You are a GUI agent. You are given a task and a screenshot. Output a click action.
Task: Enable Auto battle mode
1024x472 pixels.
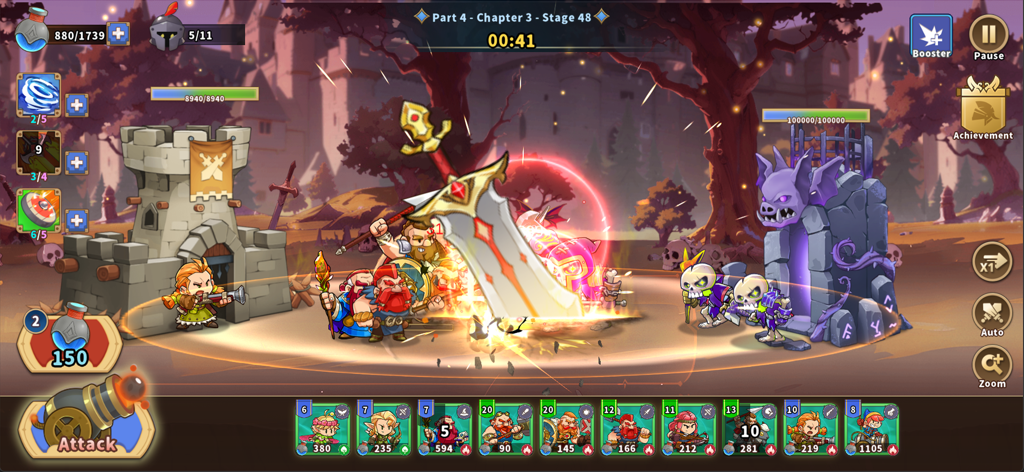(x=992, y=314)
